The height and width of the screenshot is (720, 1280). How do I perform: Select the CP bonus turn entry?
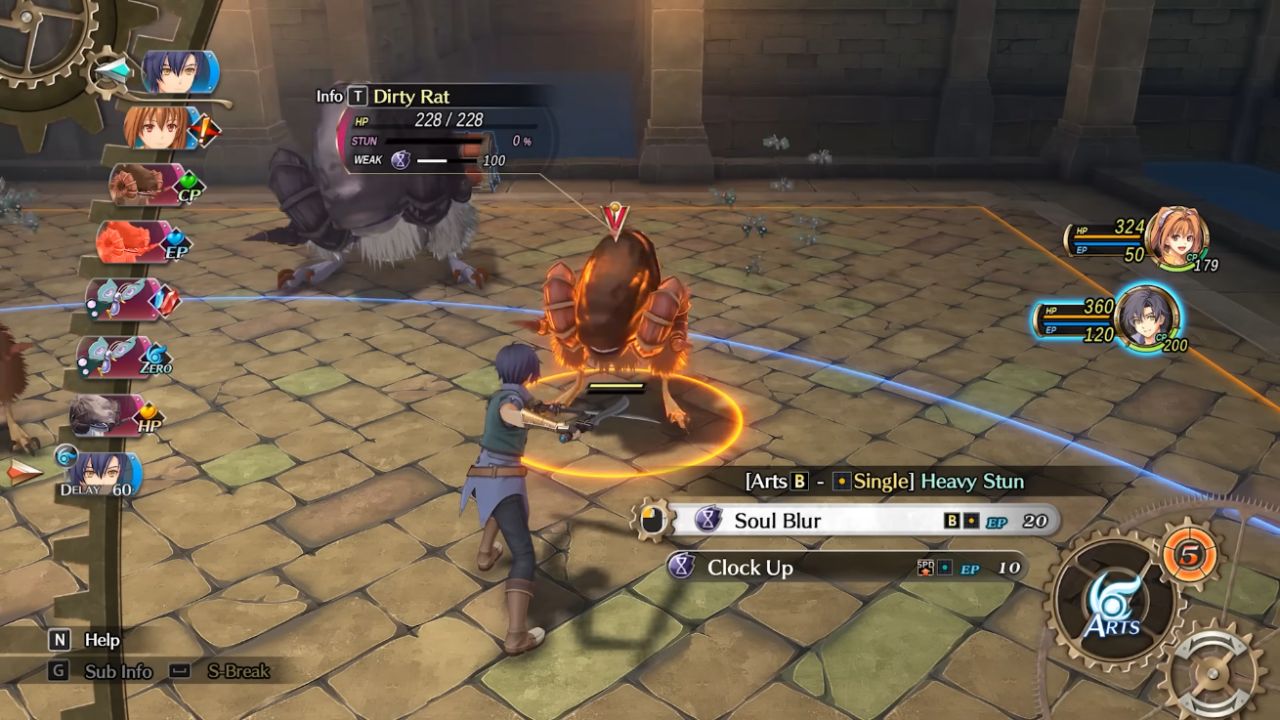tap(150, 185)
